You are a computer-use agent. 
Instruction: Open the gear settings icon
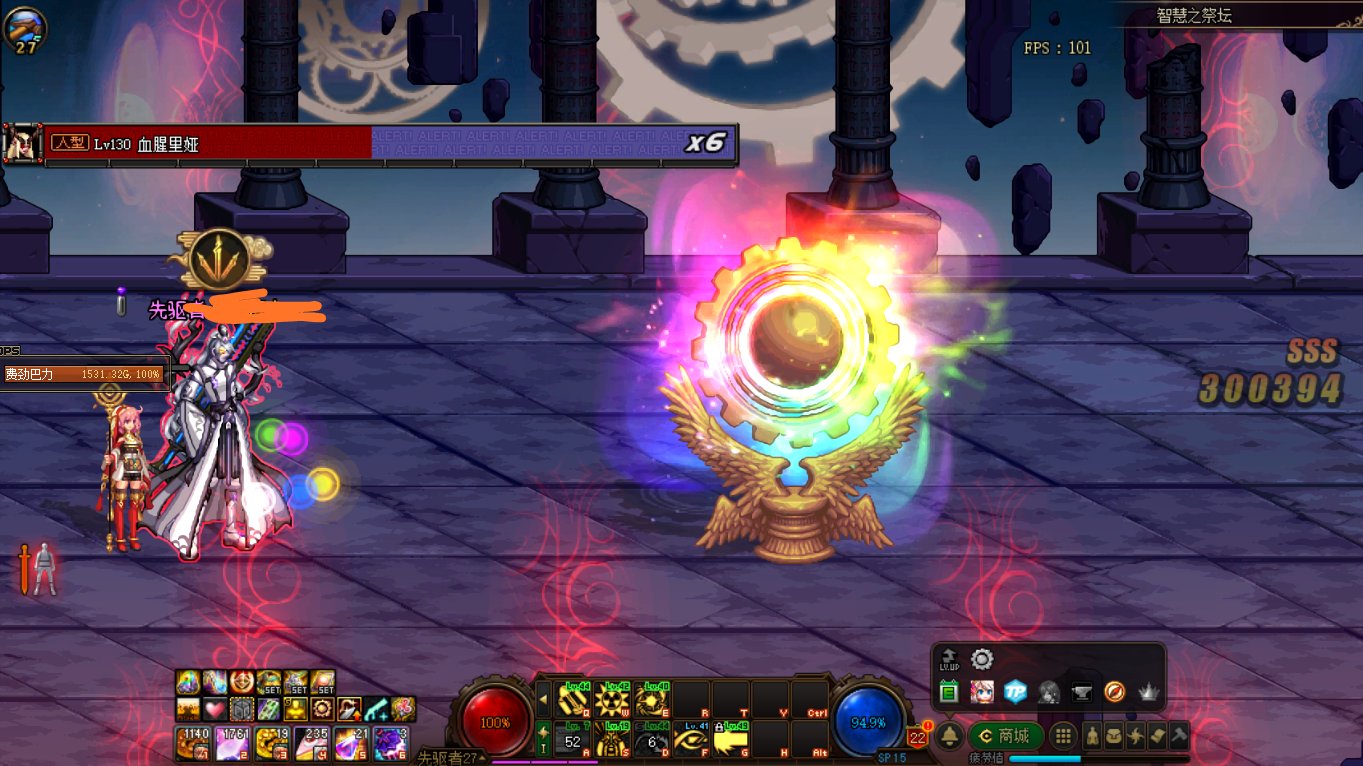coord(982,659)
